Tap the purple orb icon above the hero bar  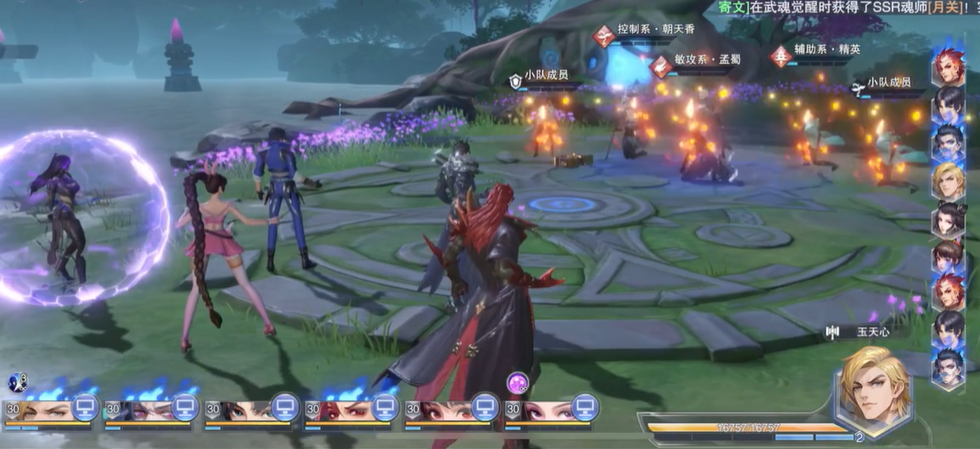click(x=517, y=382)
